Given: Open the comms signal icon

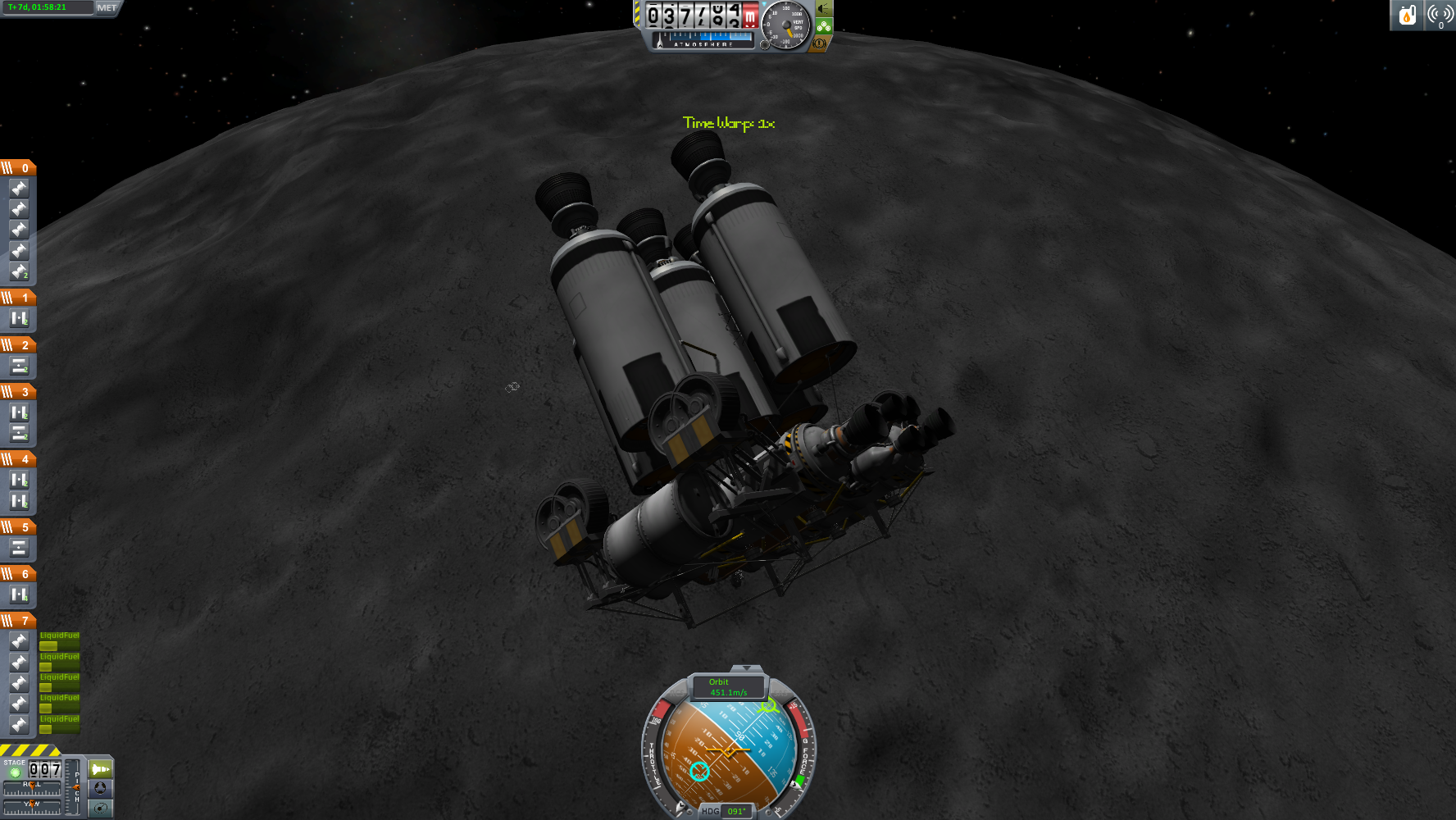Looking at the screenshot, I should [1440, 15].
